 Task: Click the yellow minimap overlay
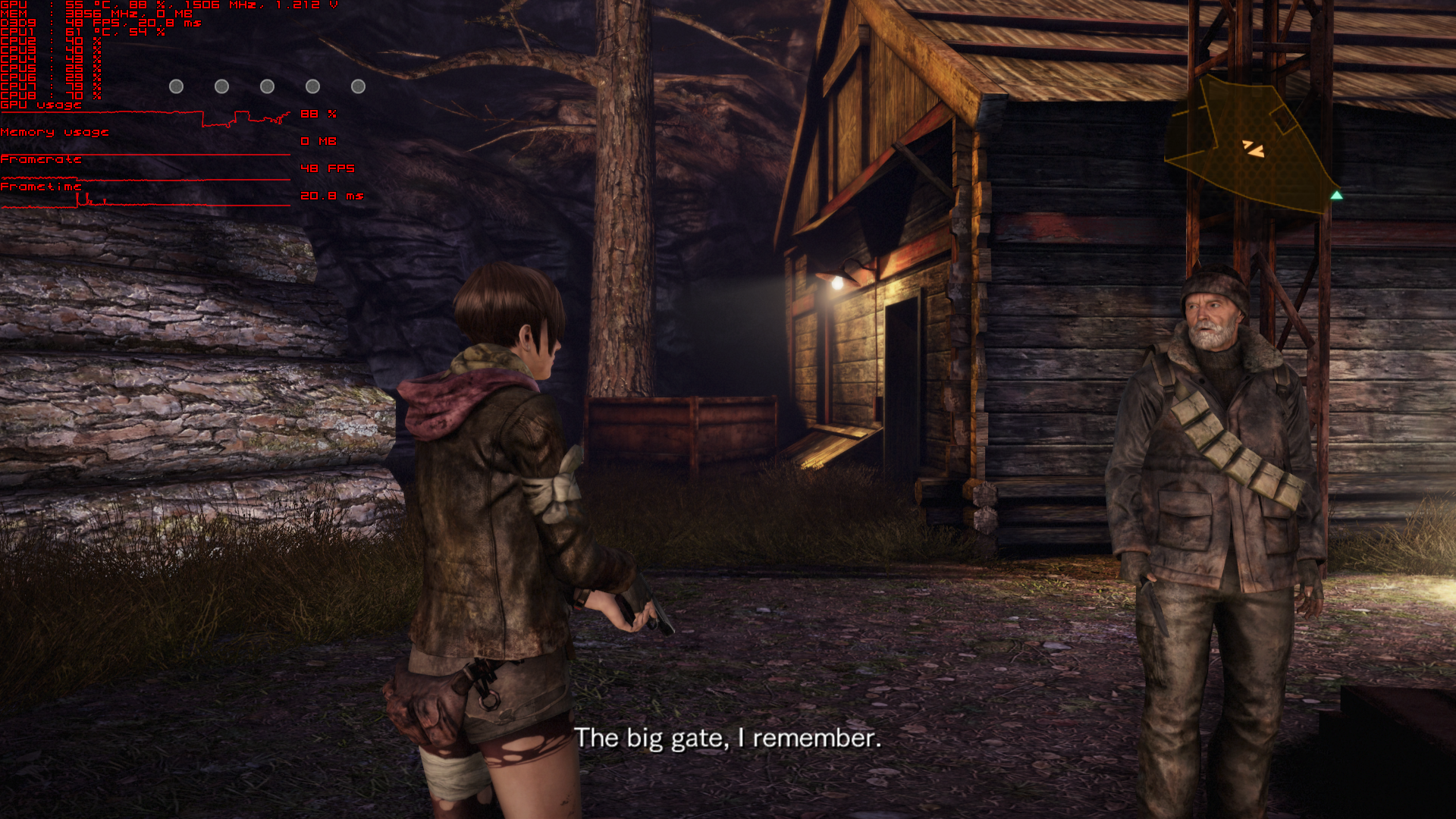click(x=1250, y=144)
